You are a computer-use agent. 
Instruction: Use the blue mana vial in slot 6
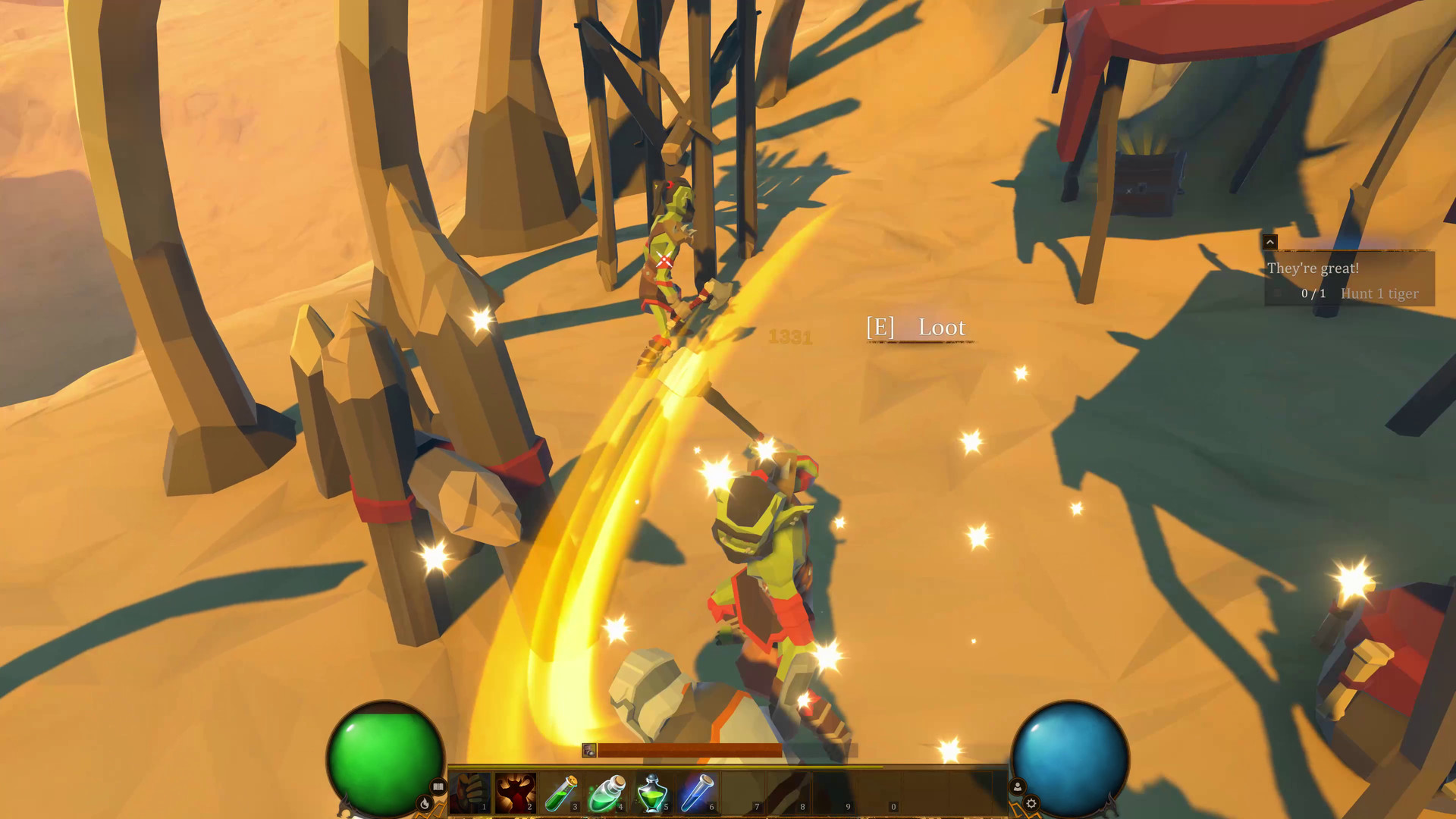pos(698,792)
